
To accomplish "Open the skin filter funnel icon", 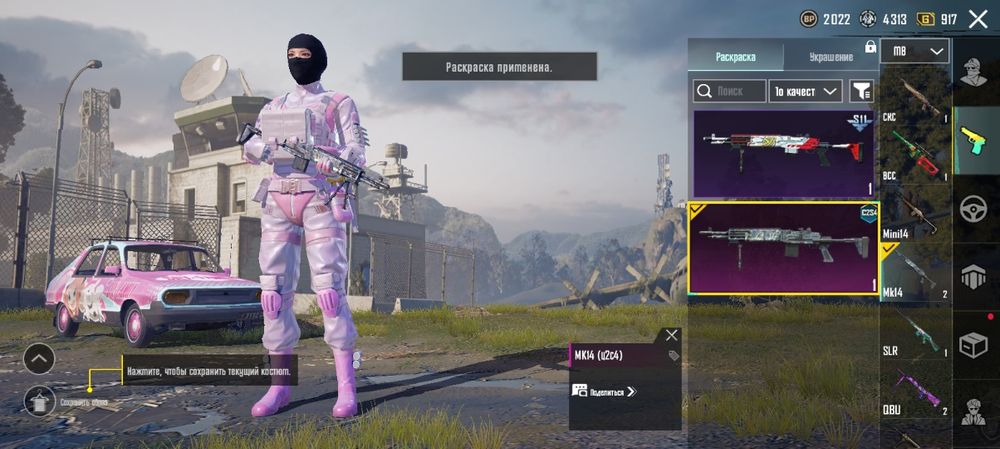I will [860, 92].
